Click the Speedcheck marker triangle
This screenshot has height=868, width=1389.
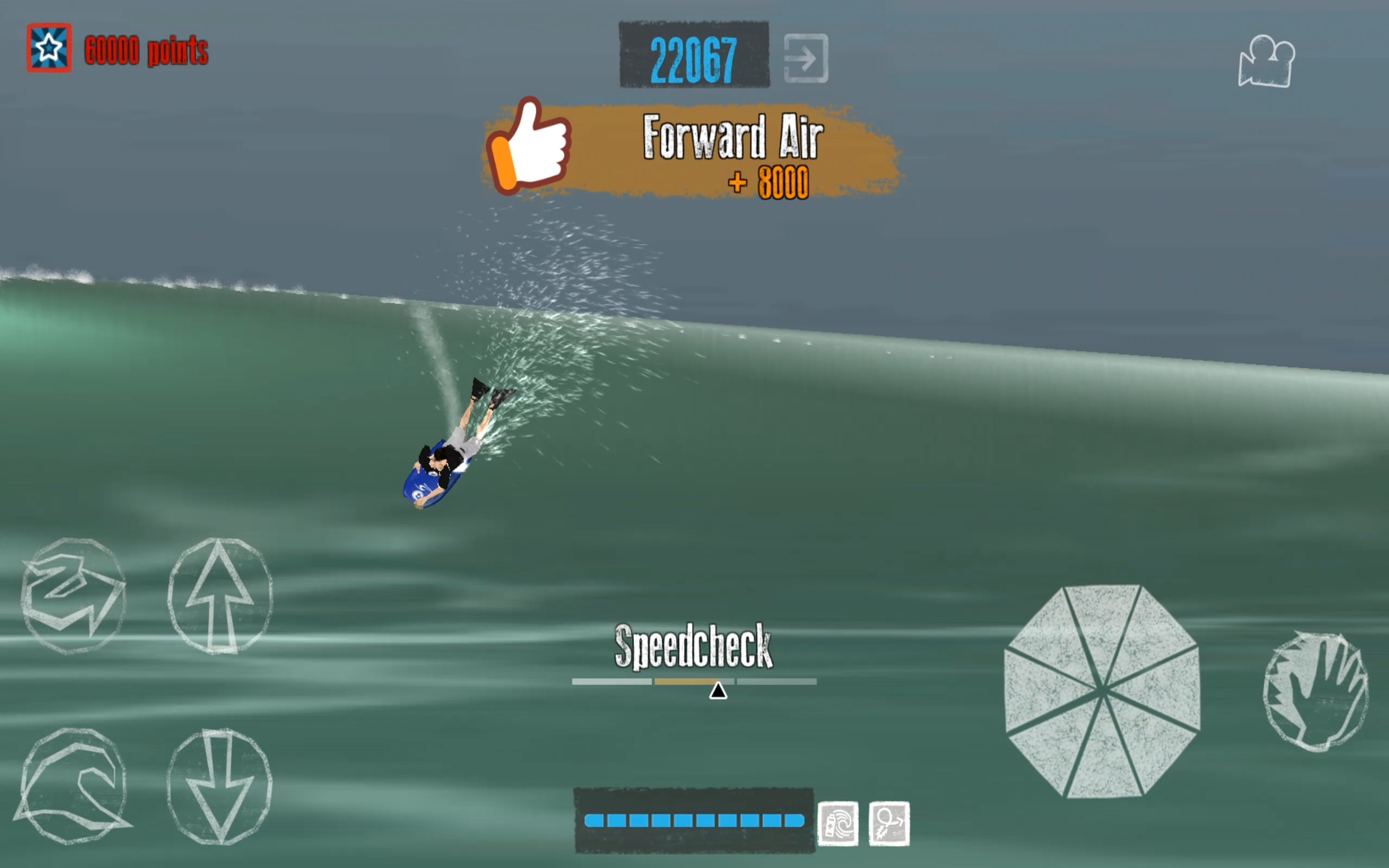coord(720,691)
